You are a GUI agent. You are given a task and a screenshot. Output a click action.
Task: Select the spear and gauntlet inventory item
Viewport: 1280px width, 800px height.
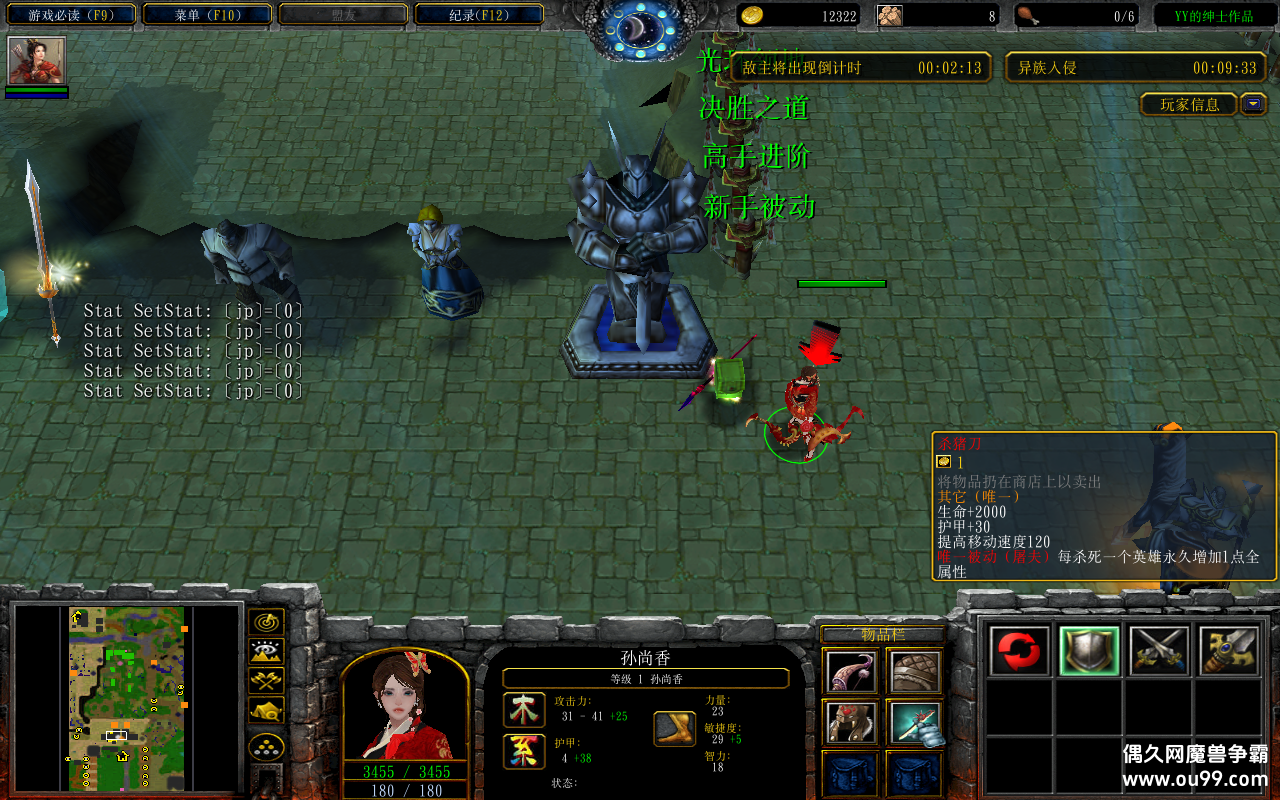coord(915,723)
